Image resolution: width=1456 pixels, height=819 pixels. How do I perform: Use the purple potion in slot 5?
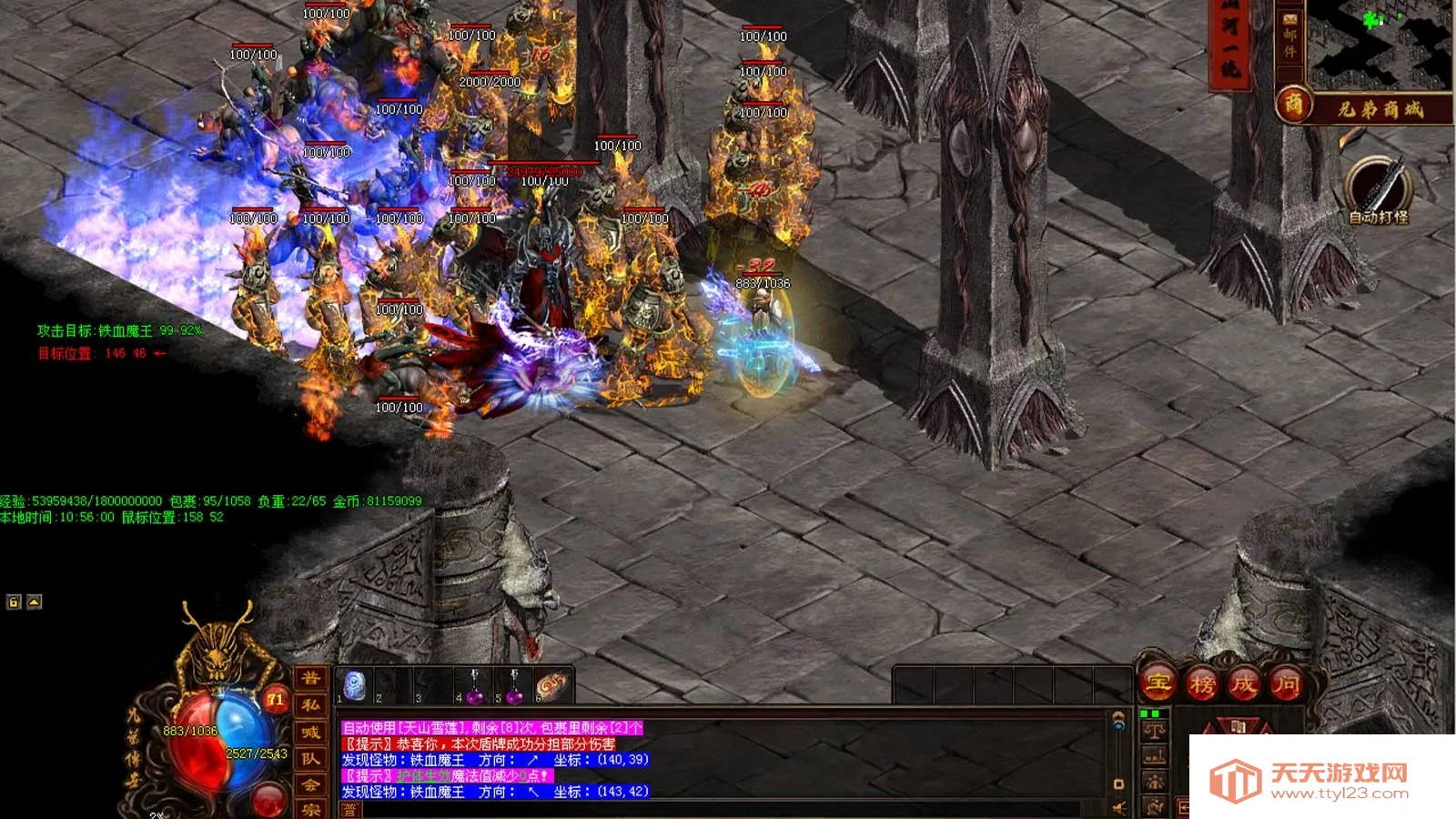pos(514,687)
